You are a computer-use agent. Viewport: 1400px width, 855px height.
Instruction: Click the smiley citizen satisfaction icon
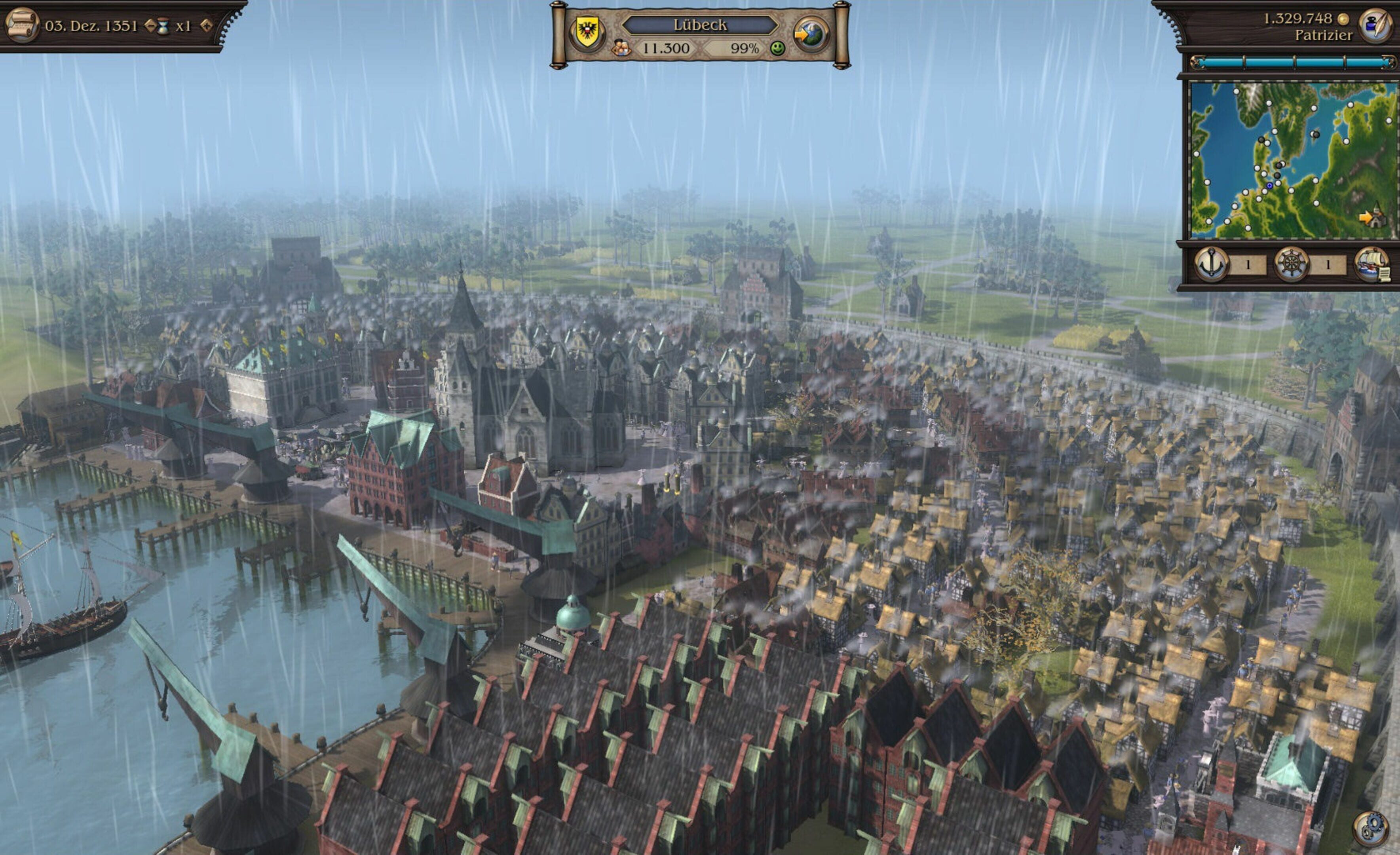[777, 49]
